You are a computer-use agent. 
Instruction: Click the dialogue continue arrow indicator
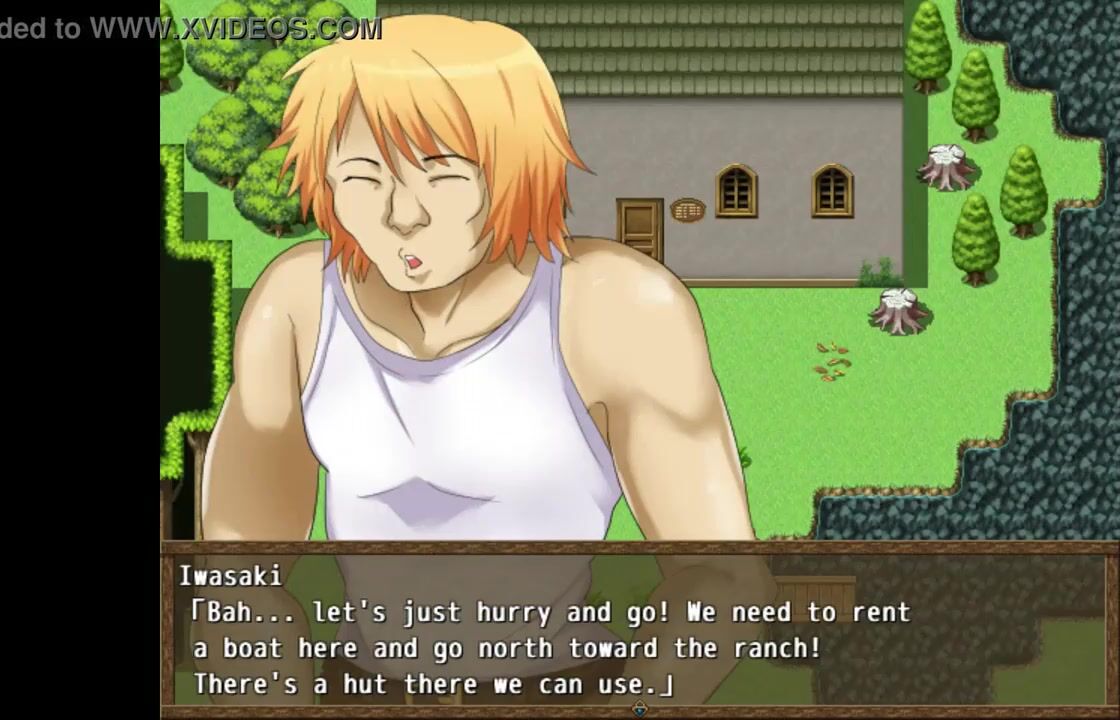click(640, 709)
